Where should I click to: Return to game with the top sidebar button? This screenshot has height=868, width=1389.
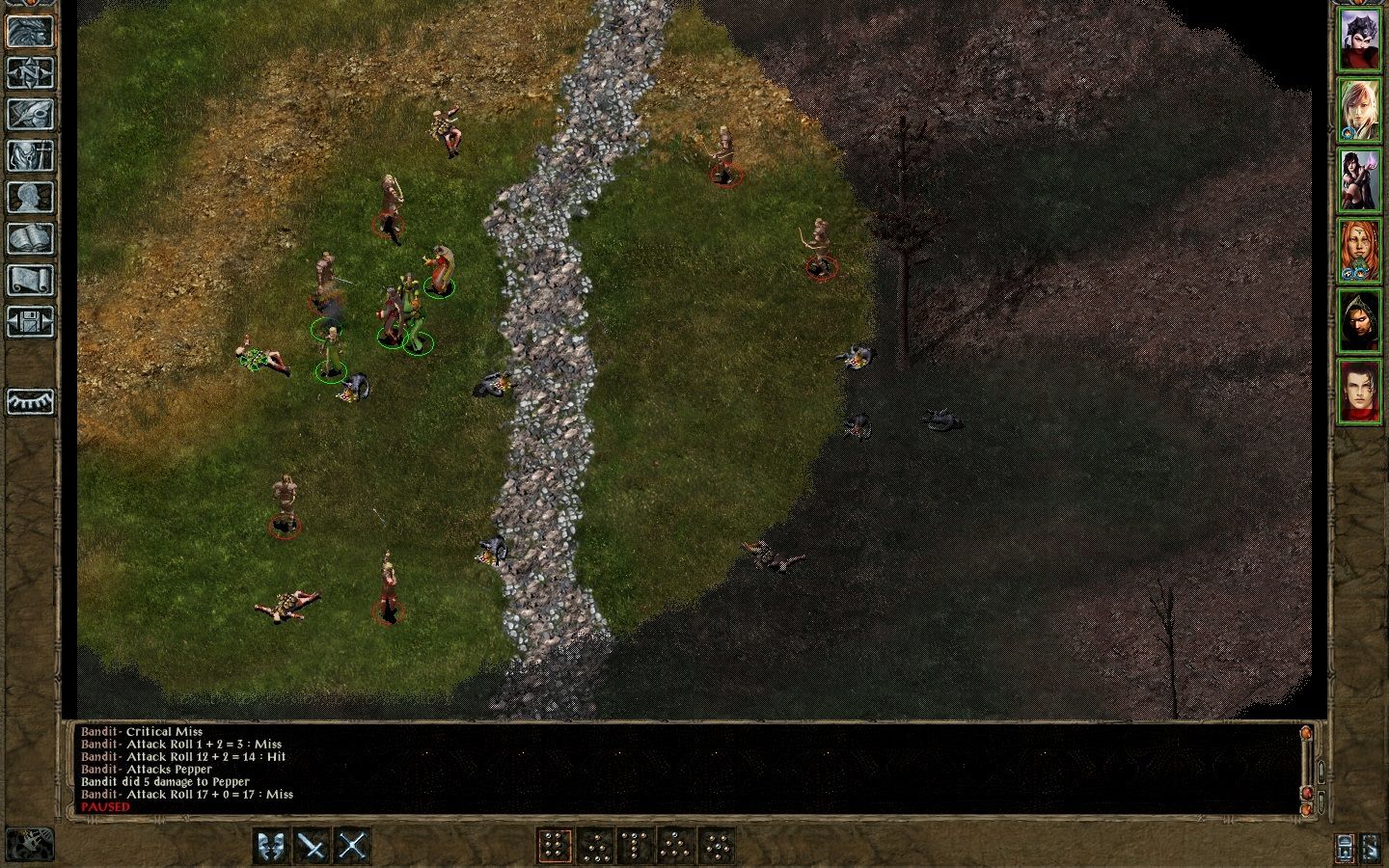tap(30, 32)
